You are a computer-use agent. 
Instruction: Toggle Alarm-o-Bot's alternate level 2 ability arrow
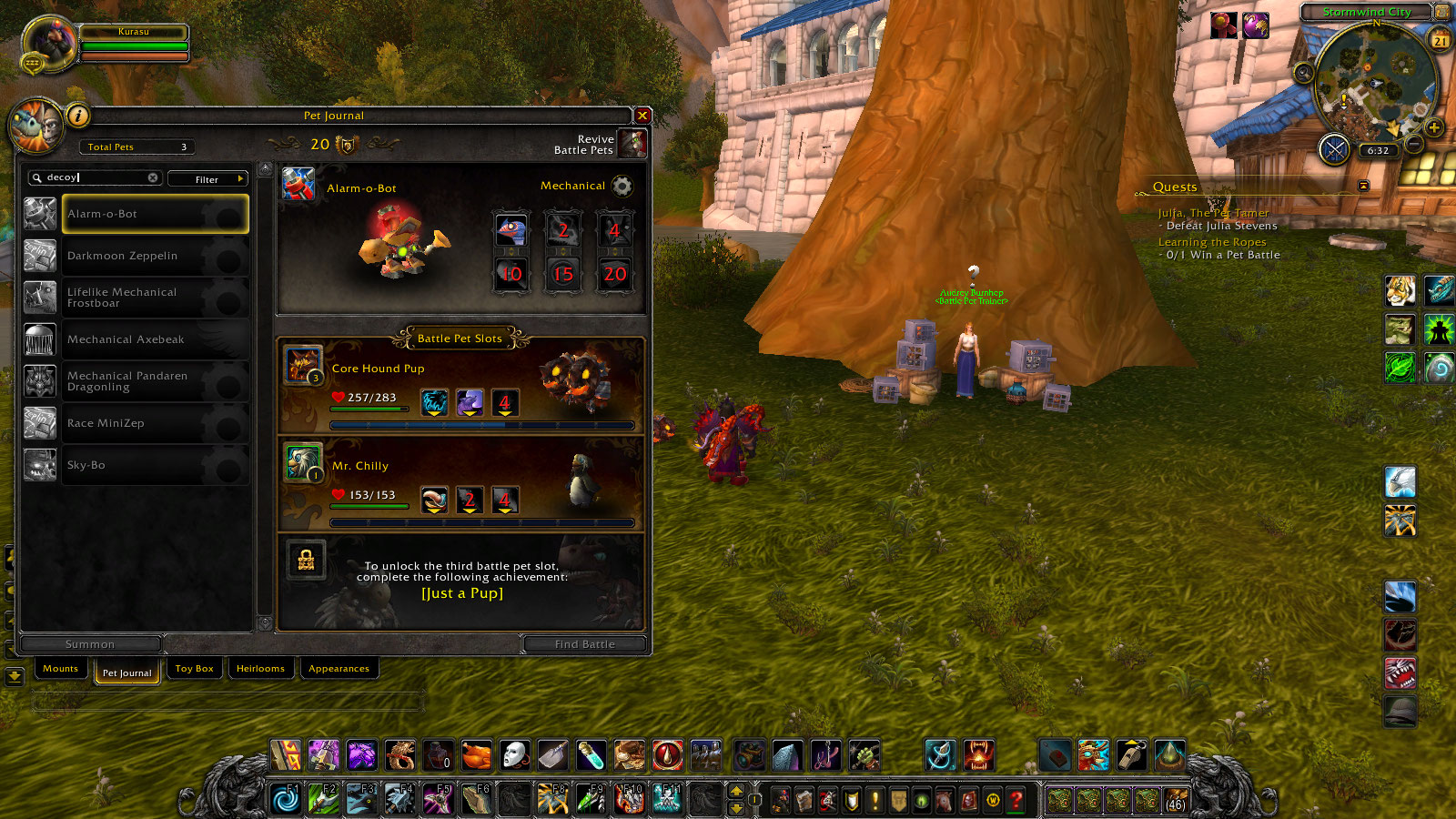563,250
